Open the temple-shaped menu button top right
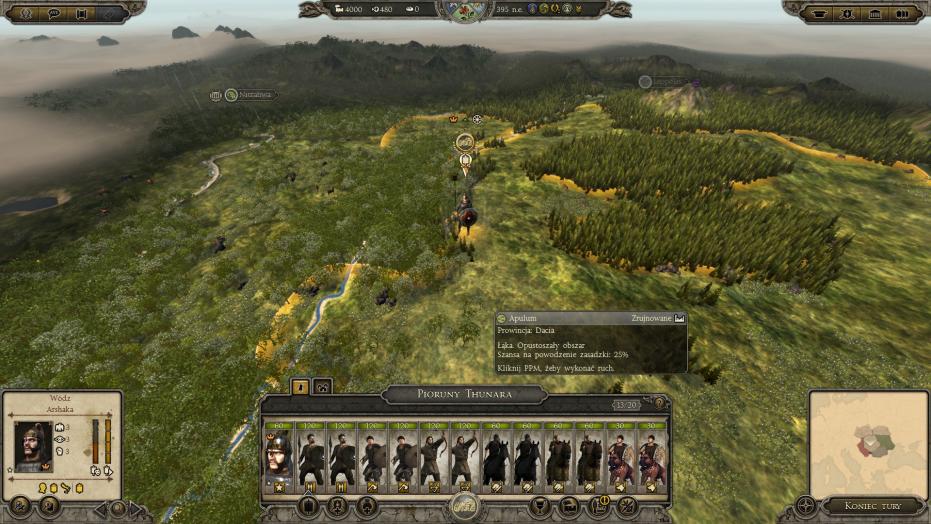Screen dimensions: 931x524 point(875,14)
